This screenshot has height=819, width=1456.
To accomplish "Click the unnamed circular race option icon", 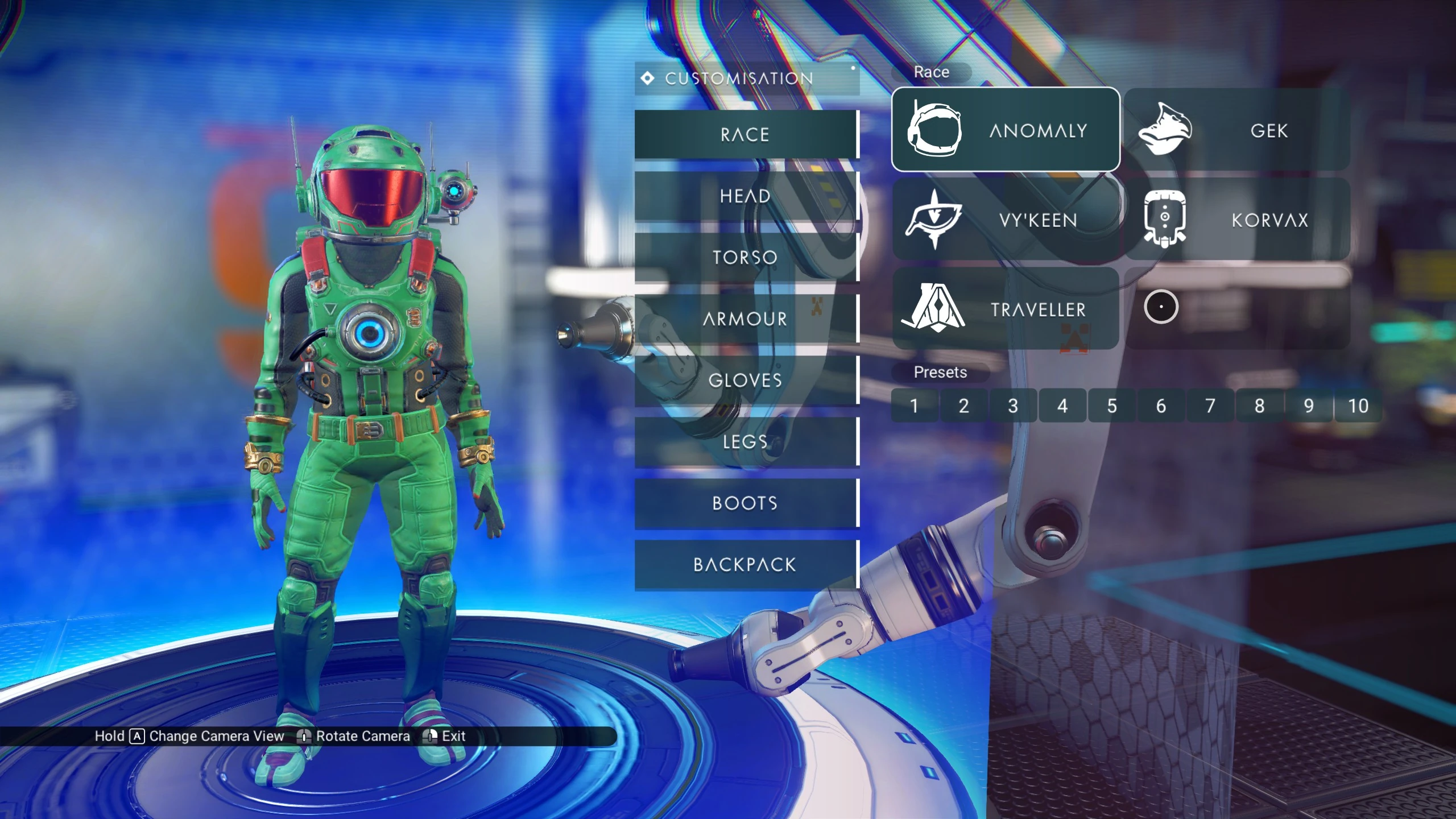I will [1162, 307].
